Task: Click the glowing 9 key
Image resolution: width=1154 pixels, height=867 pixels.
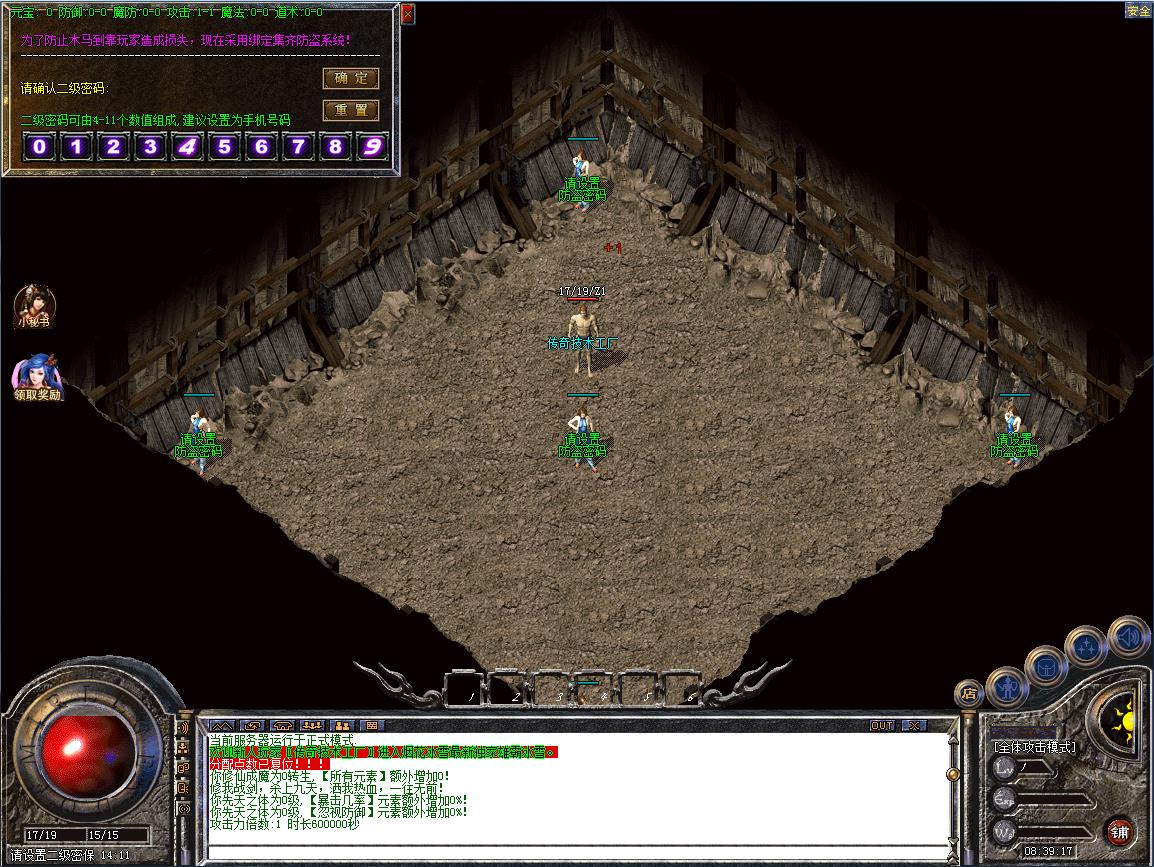Action: click(373, 148)
